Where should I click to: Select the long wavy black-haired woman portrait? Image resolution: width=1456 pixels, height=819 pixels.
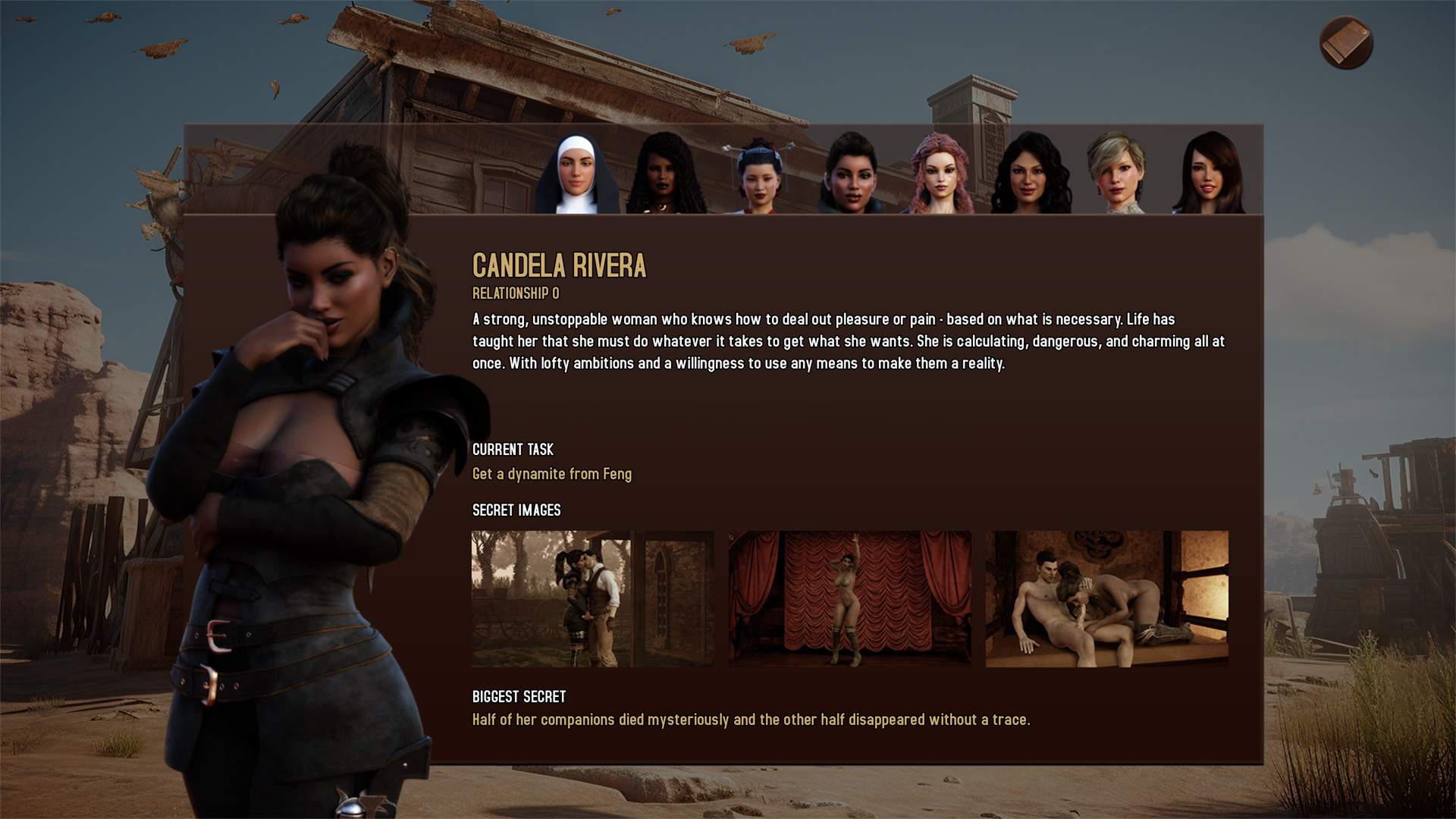pyautogui.click(x=1031, y=174)
